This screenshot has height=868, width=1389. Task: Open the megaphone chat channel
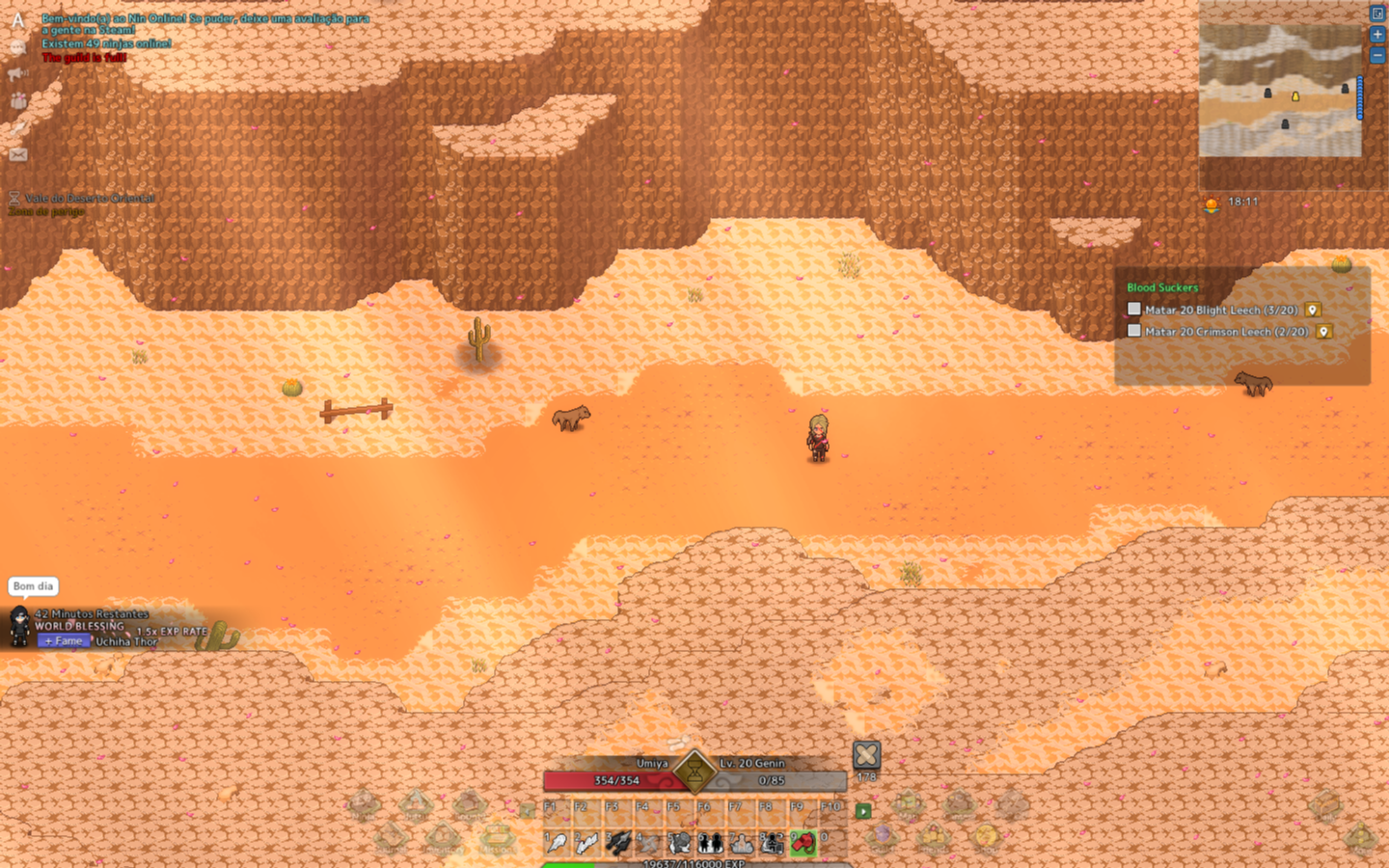pos(18,73)
